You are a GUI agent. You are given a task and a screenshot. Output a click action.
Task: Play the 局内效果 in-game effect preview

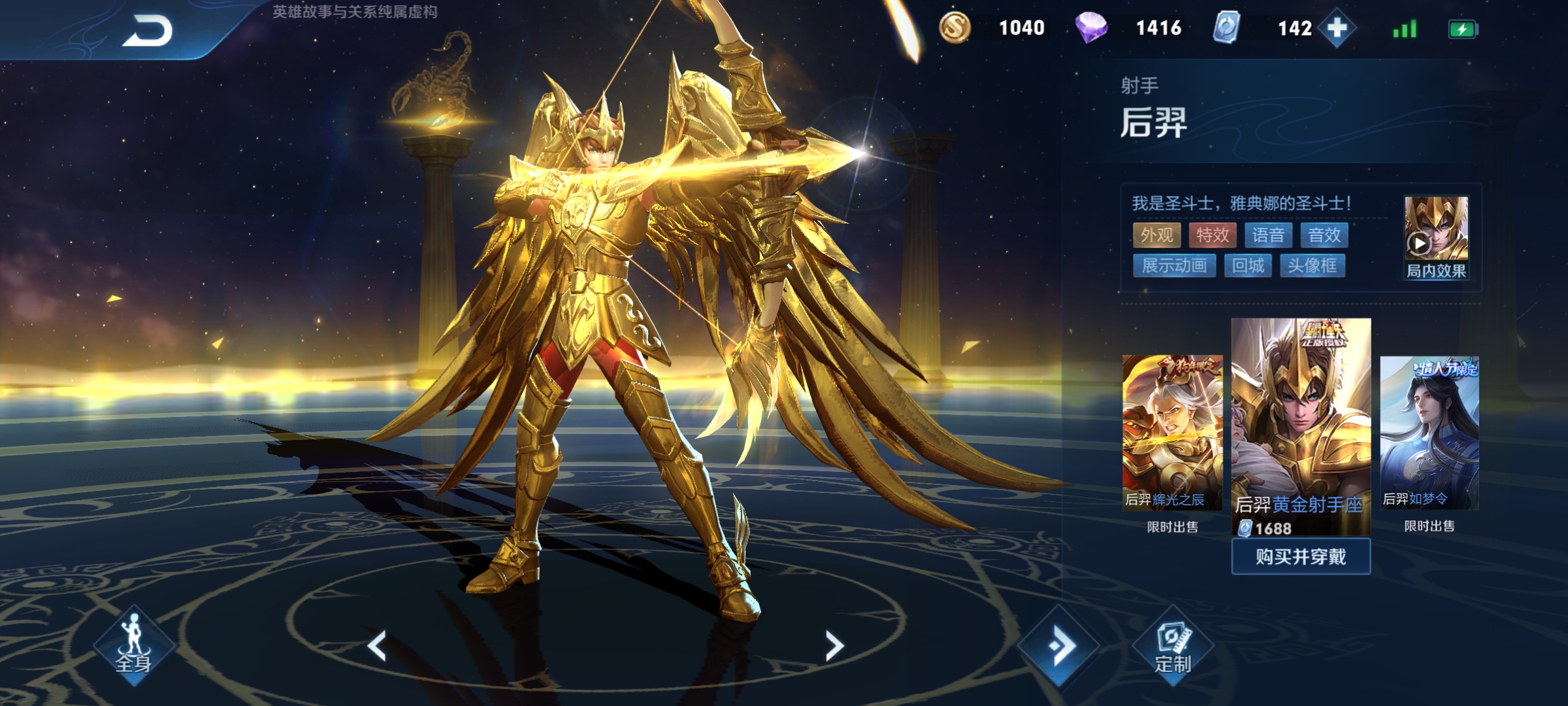1435,237
